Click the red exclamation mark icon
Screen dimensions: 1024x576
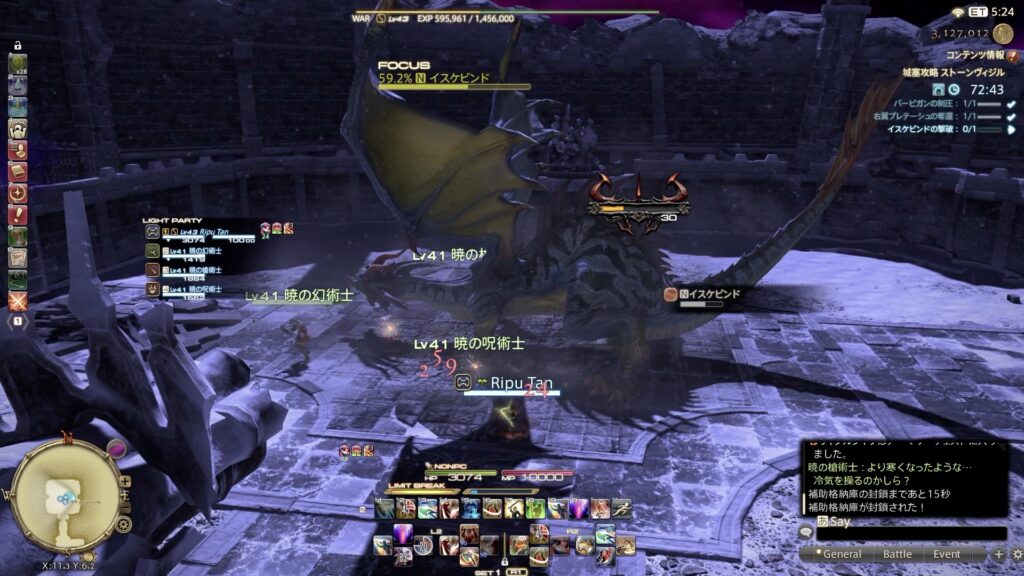coord(18,215)
